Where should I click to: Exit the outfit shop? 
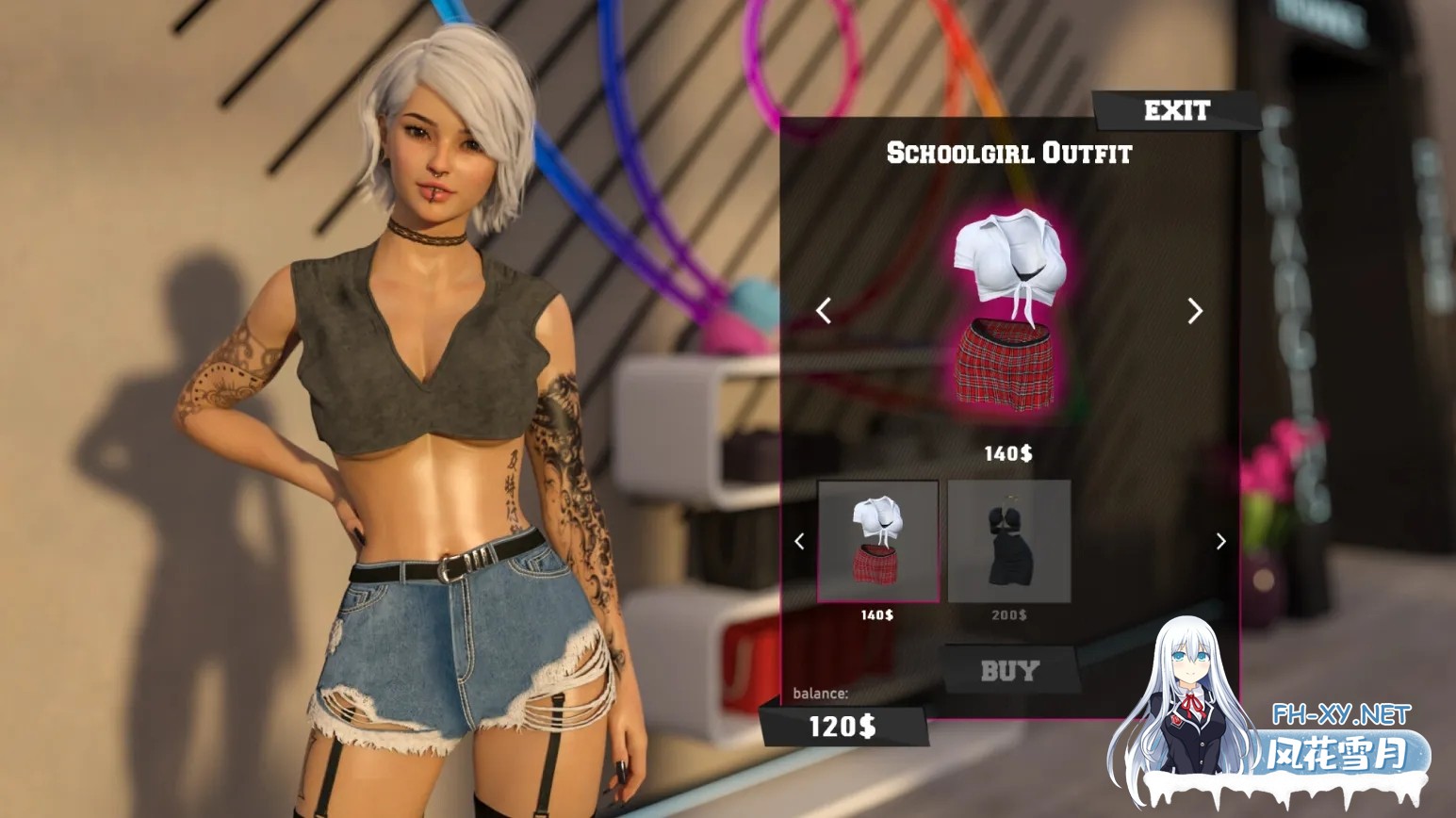click(1176, 111)
